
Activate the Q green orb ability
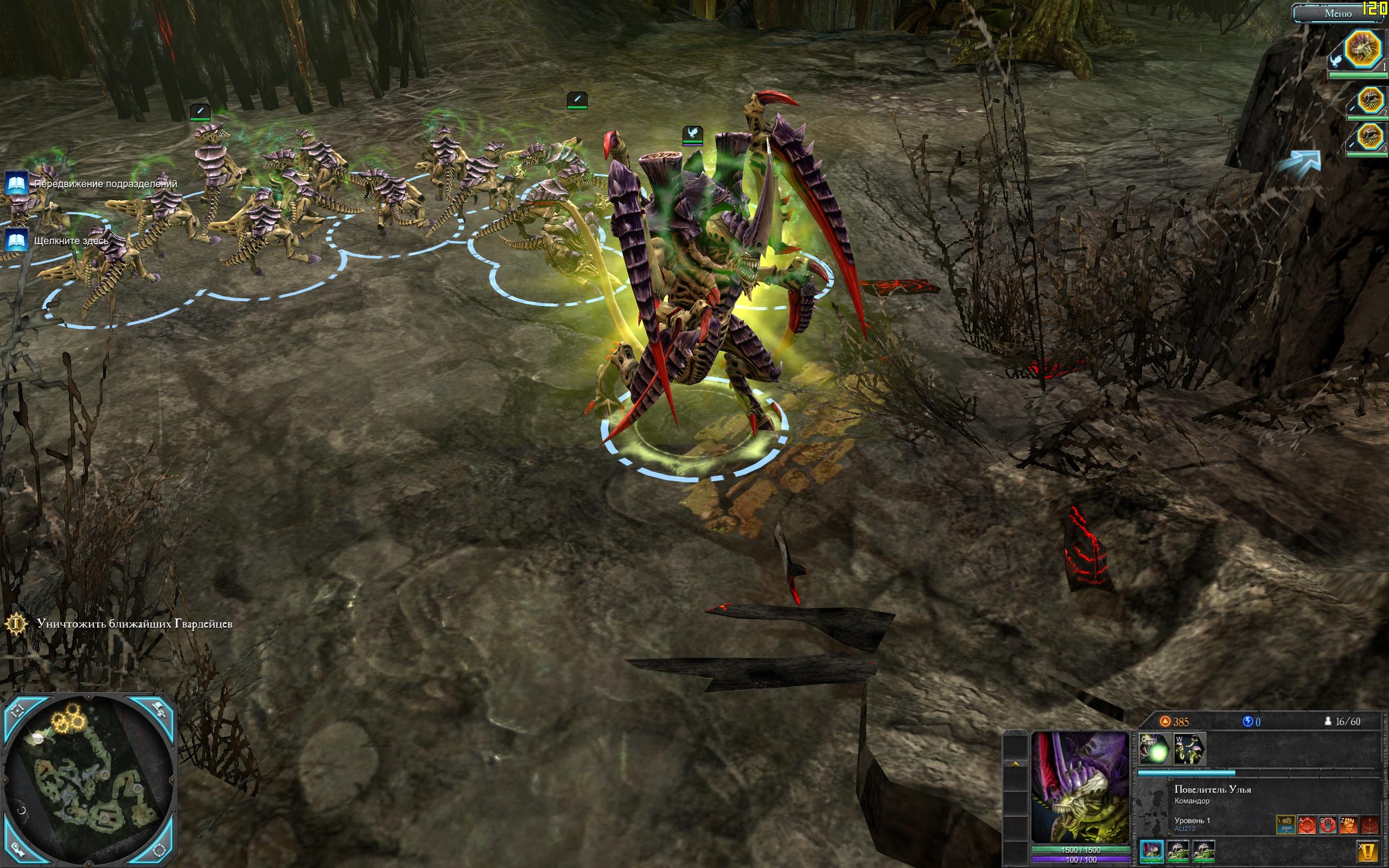(1154, 749)
